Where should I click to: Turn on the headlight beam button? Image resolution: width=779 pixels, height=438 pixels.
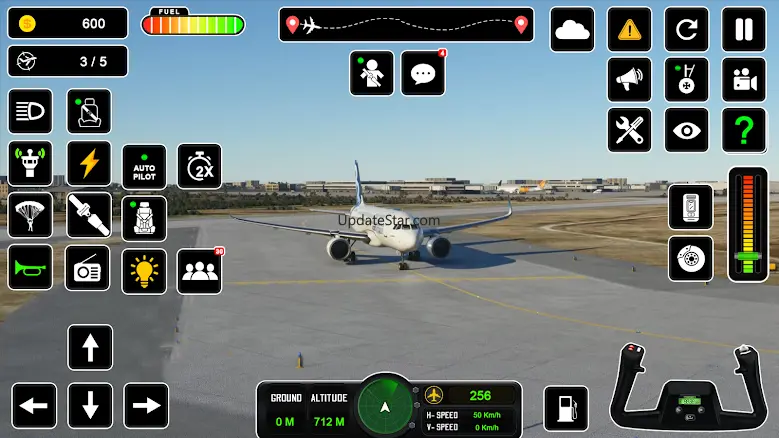30,111
